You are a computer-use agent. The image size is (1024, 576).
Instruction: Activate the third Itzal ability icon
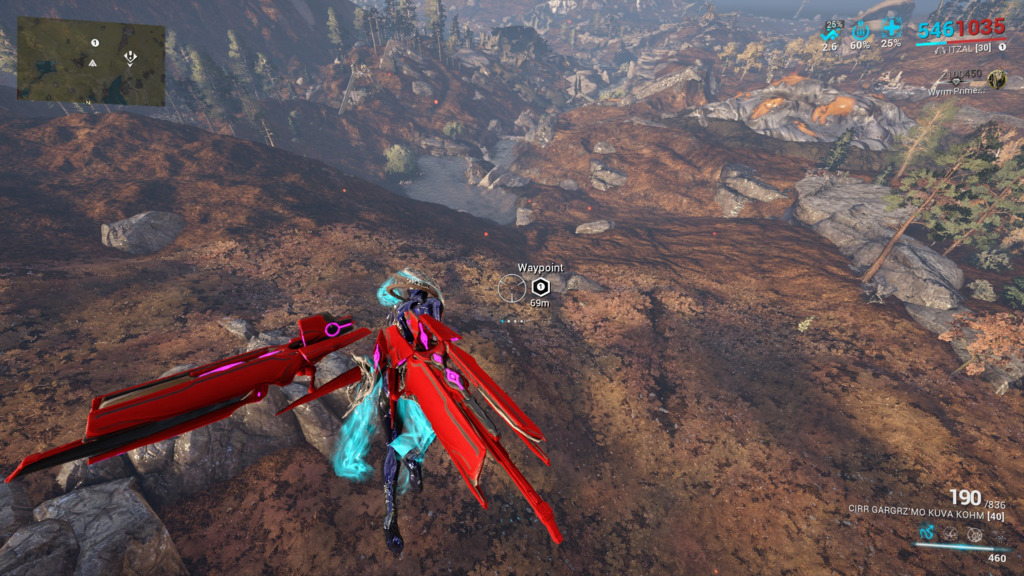coord(975,533)
